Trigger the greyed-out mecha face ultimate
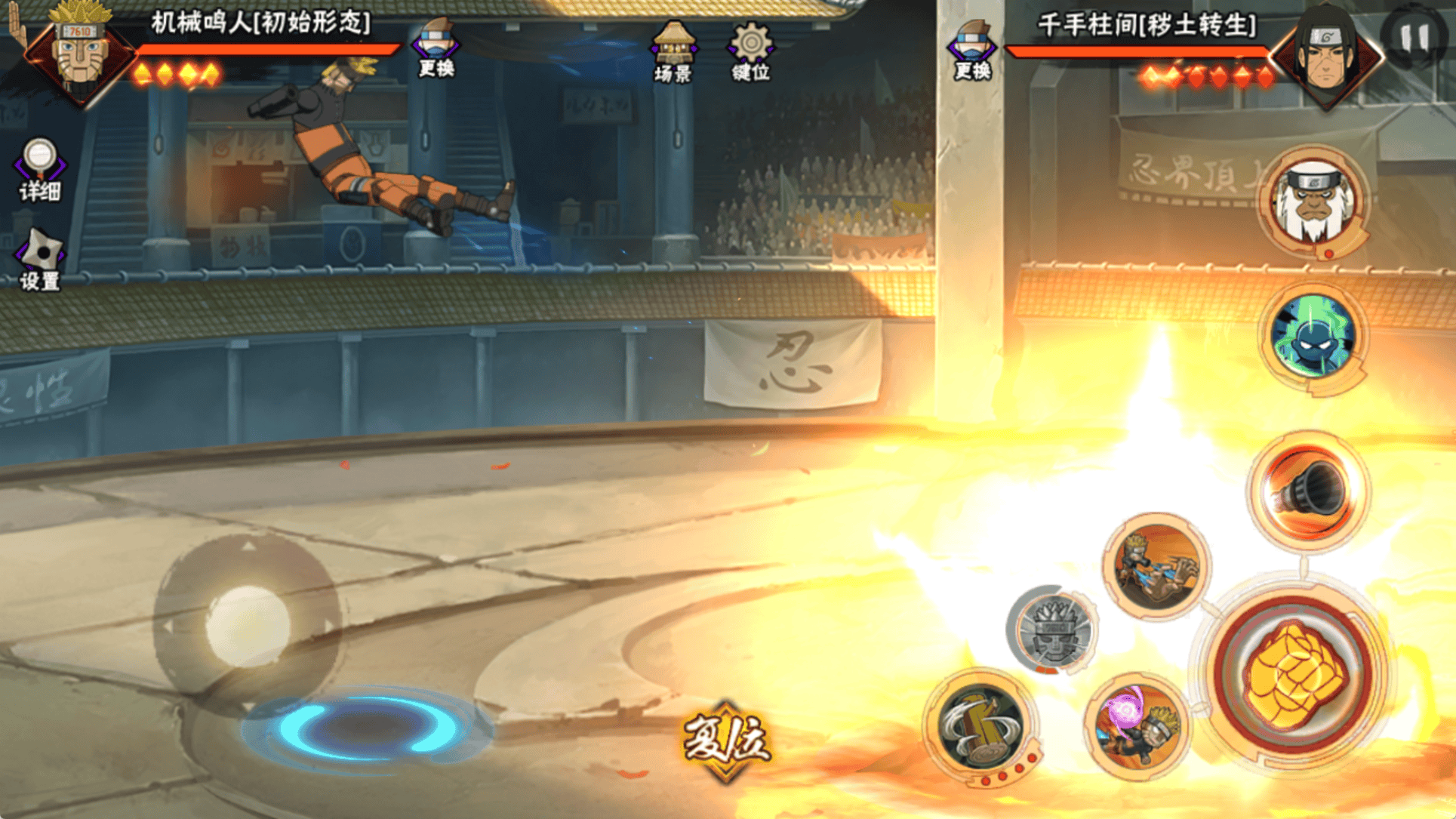This screenshot has width=1456, height=819. tap(1052, 630)
